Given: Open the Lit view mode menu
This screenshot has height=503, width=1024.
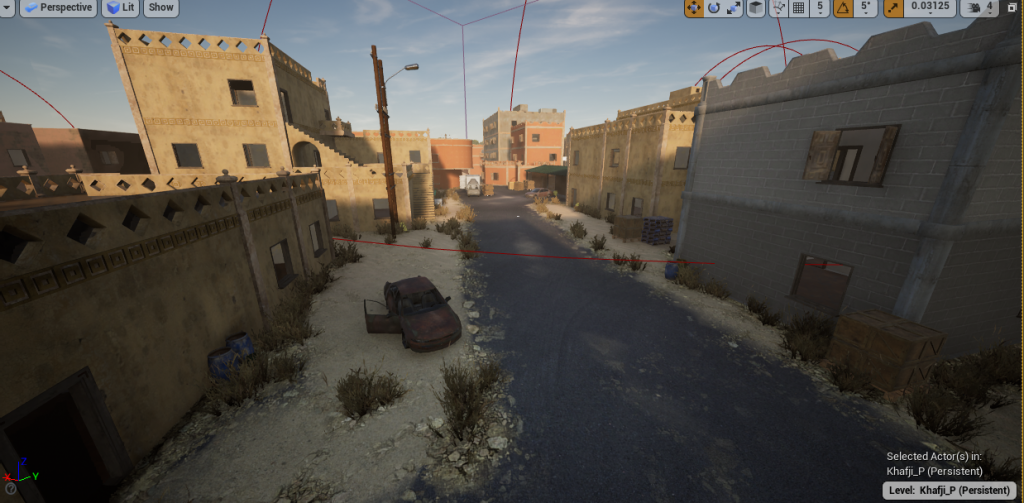Looking at the screenshot, I should tap(121, 8).
